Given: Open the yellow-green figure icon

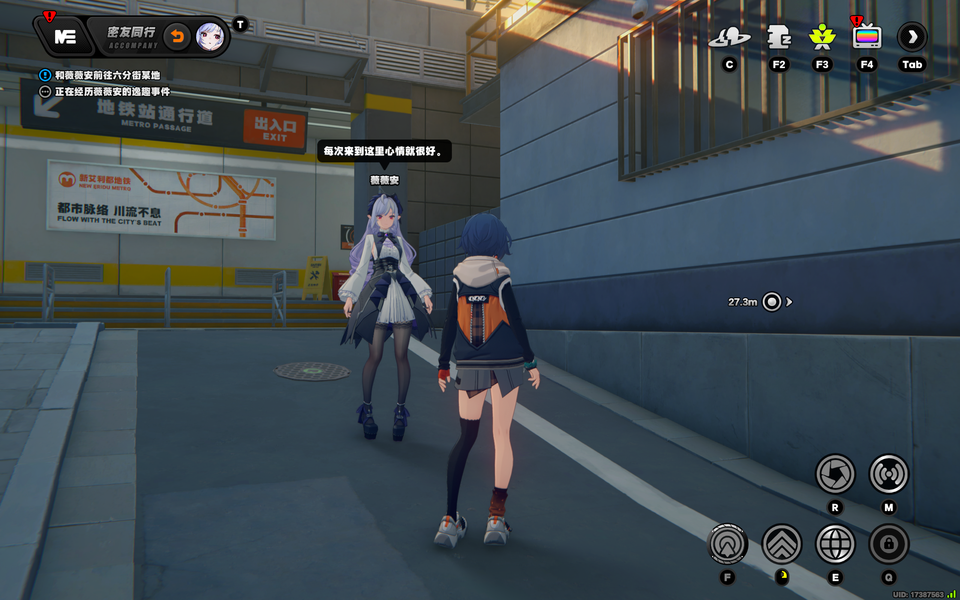Looking at the screenshot, I should [x=822, y=38].
